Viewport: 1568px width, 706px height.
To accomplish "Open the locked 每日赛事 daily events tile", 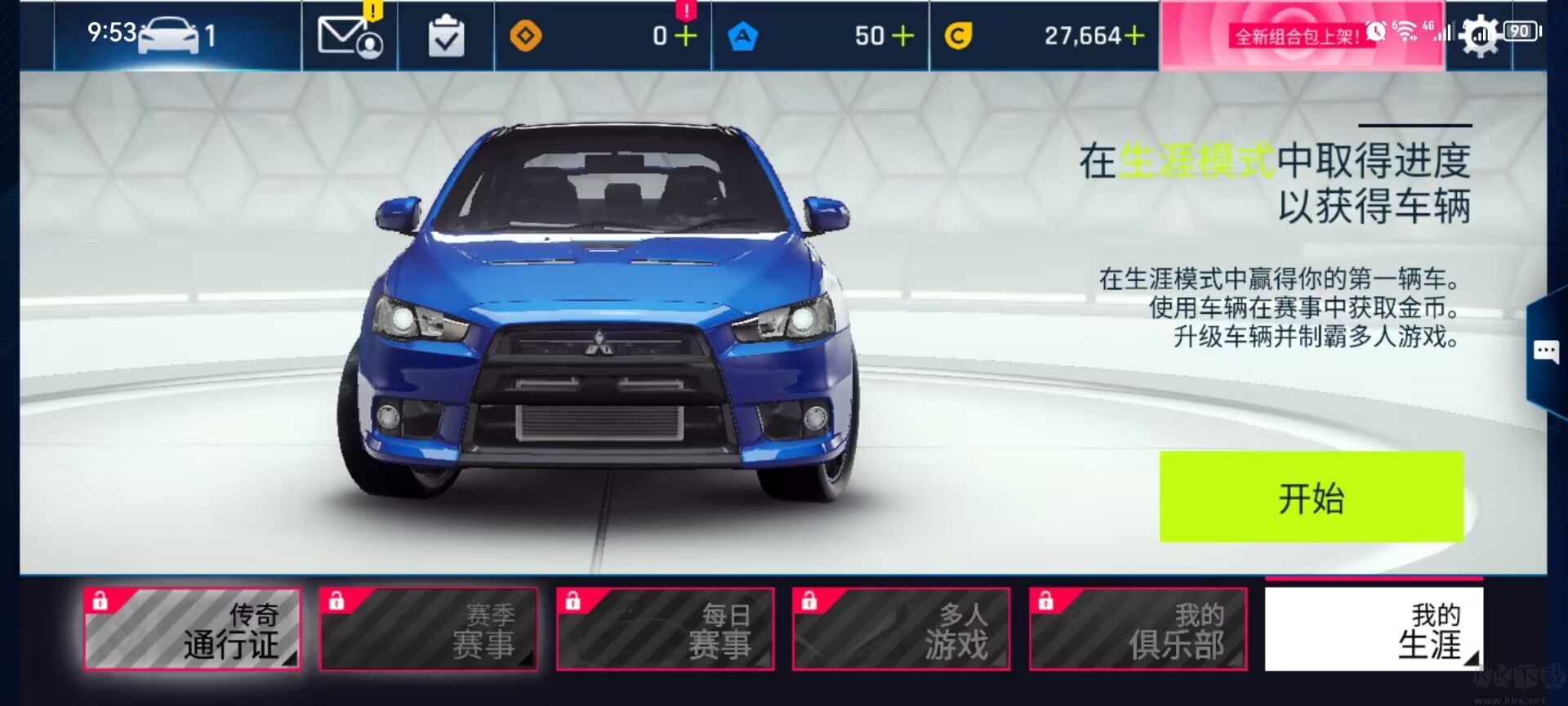I will point(665,629).
